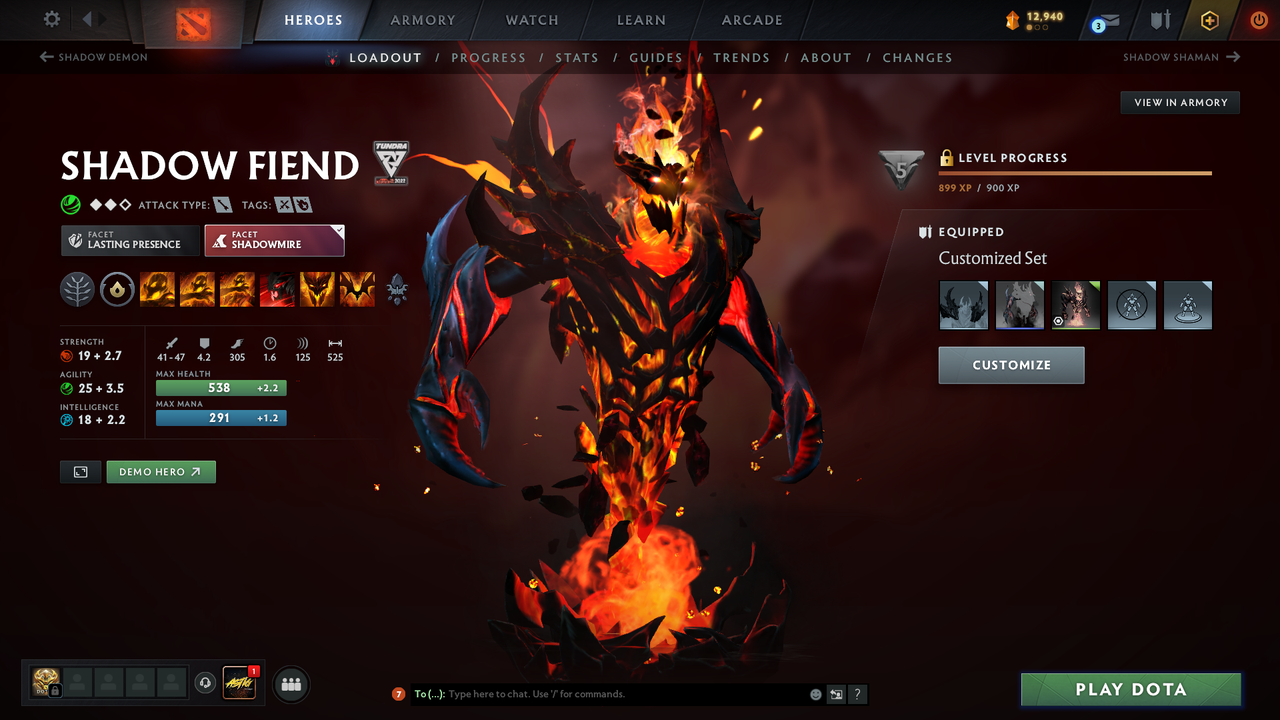The image size is (1280, 720).
Task: Toggle the green hero checkmark indicator
Action: pyautogui.click(x=70, y=204)
